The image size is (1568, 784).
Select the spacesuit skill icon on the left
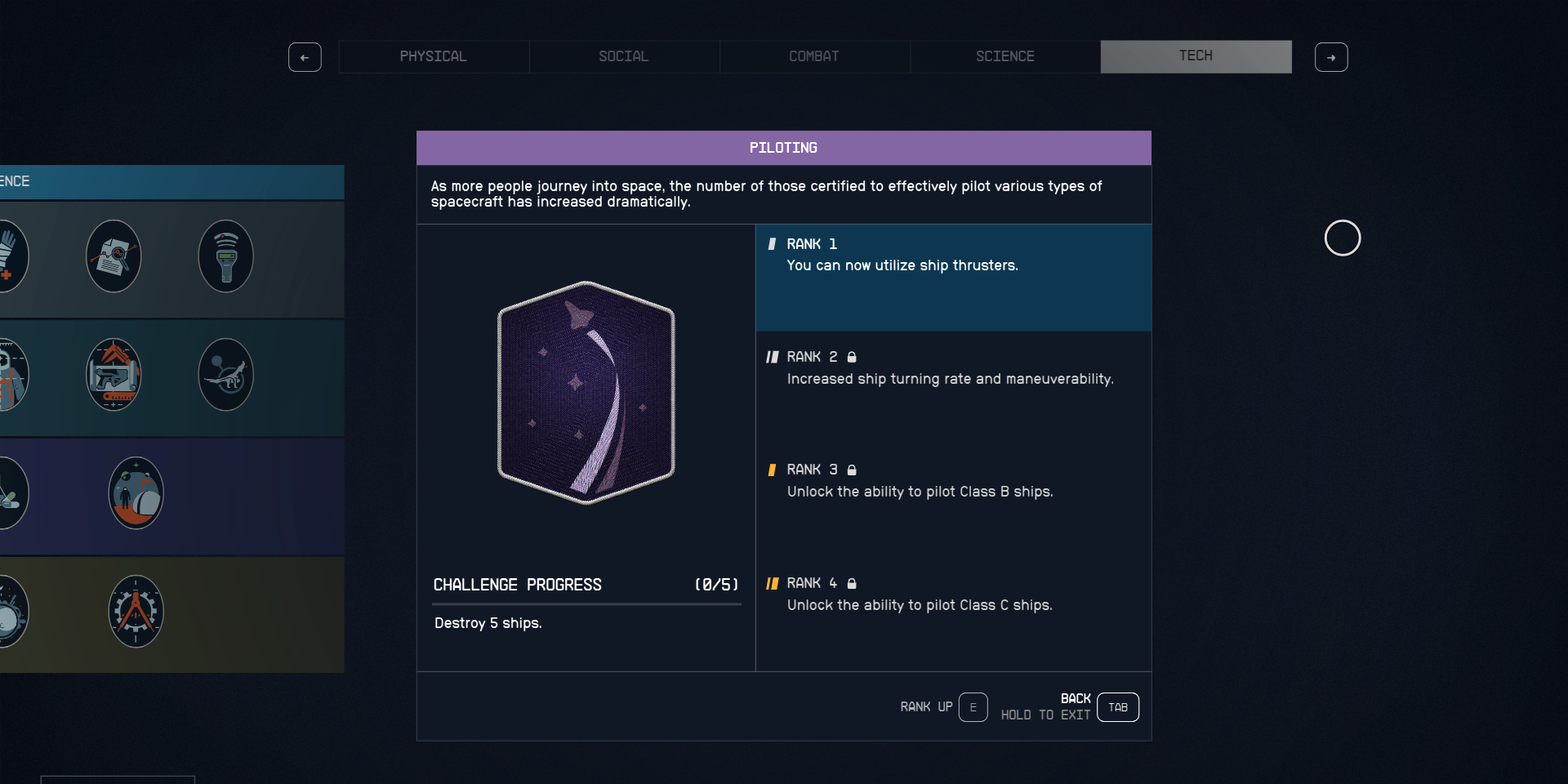pyautogui.click(x=12, y=374)
